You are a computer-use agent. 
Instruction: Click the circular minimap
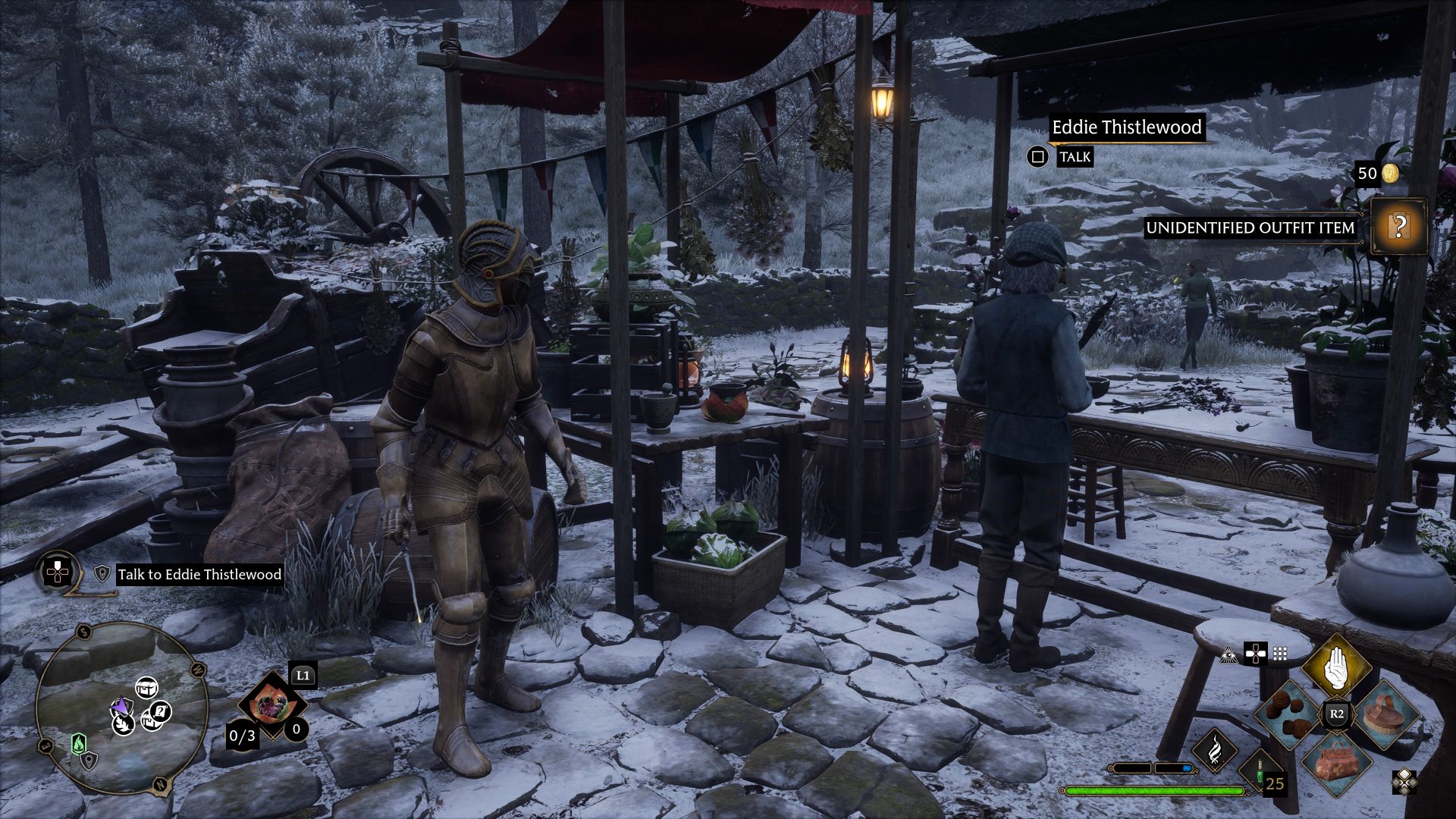pyautogui.click(x=121, y=707)
